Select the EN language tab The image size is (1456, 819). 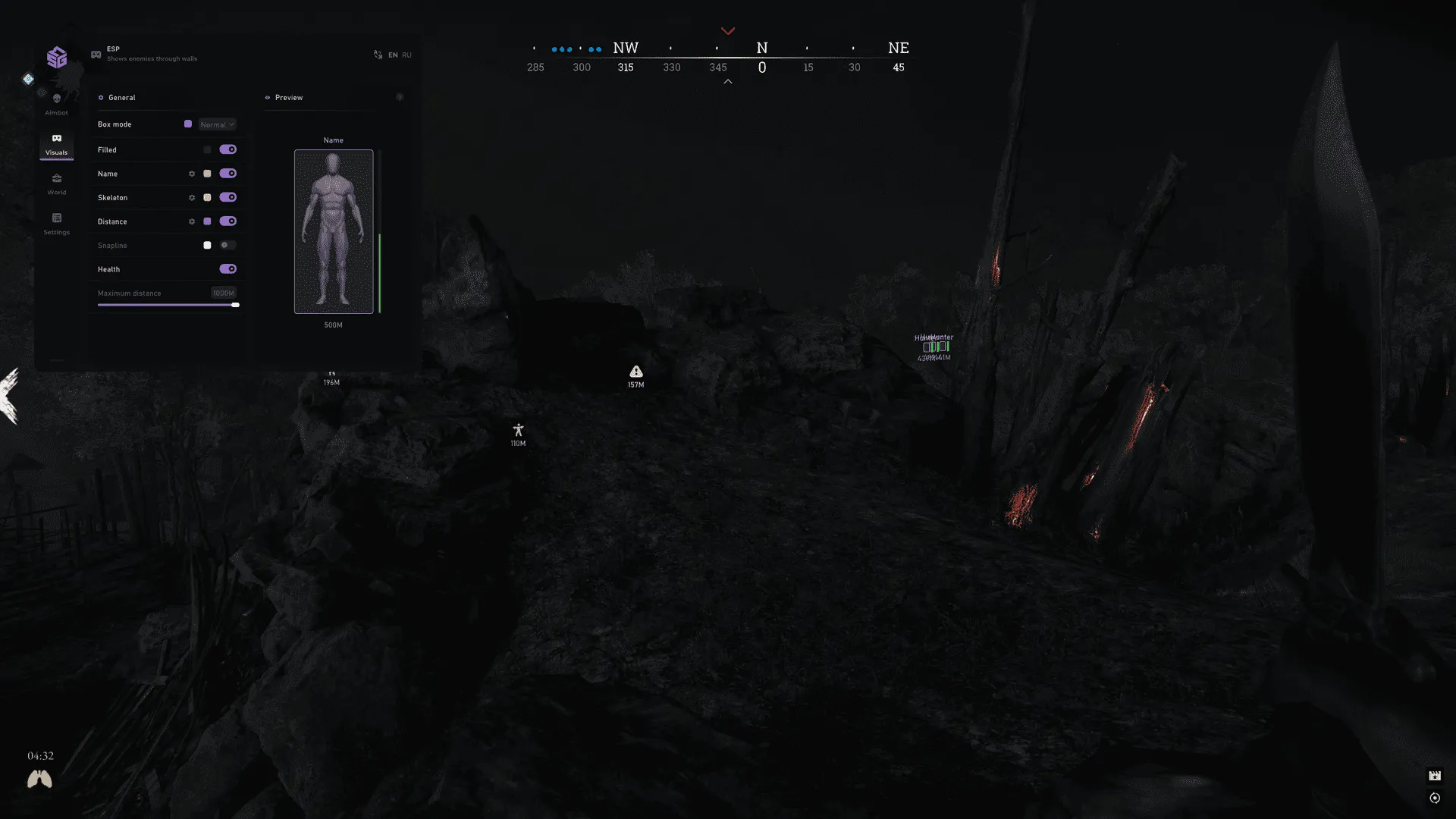click(x=393, y=55)
